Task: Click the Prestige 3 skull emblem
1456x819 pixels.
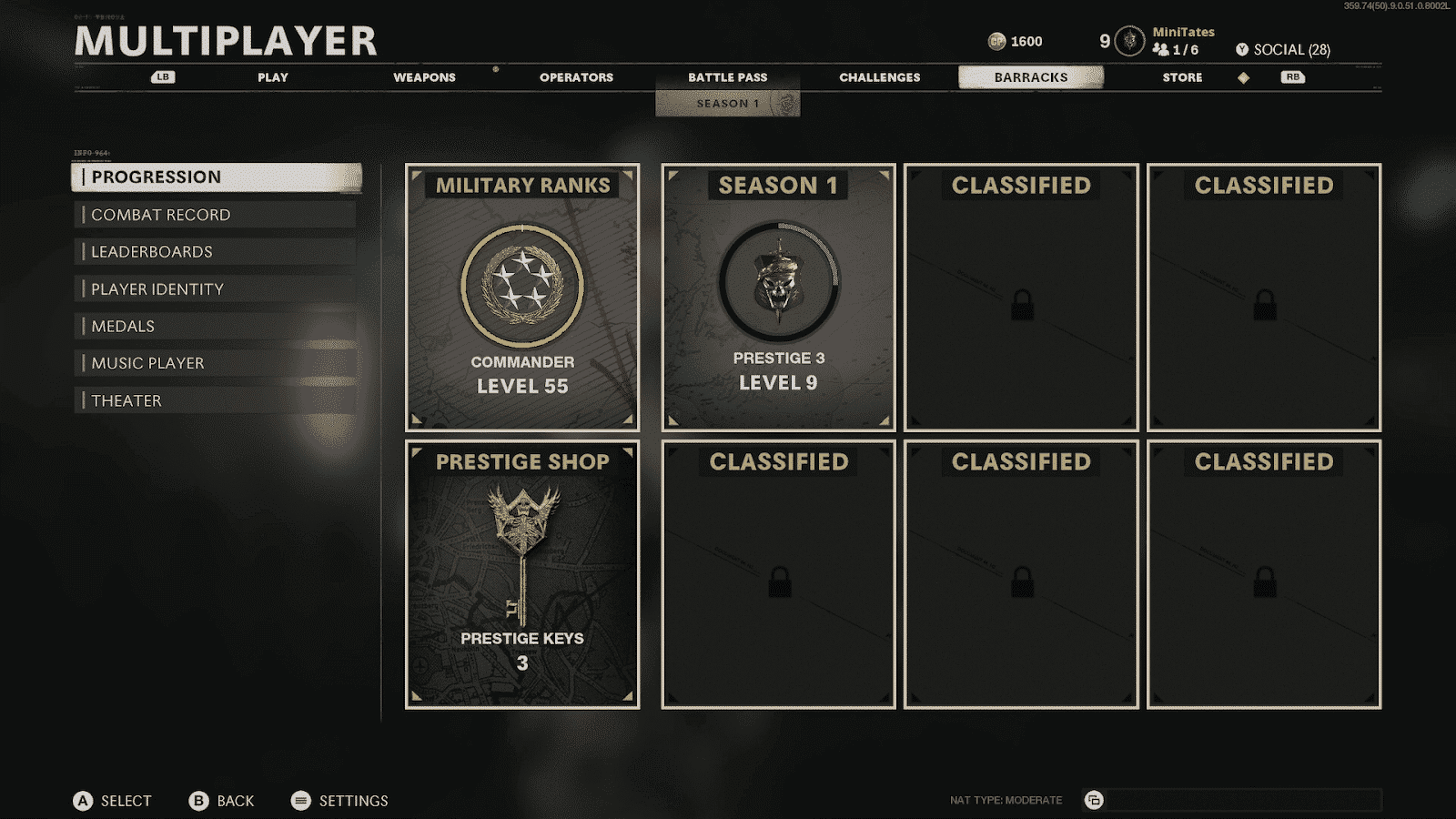Action: click(779, 282)
